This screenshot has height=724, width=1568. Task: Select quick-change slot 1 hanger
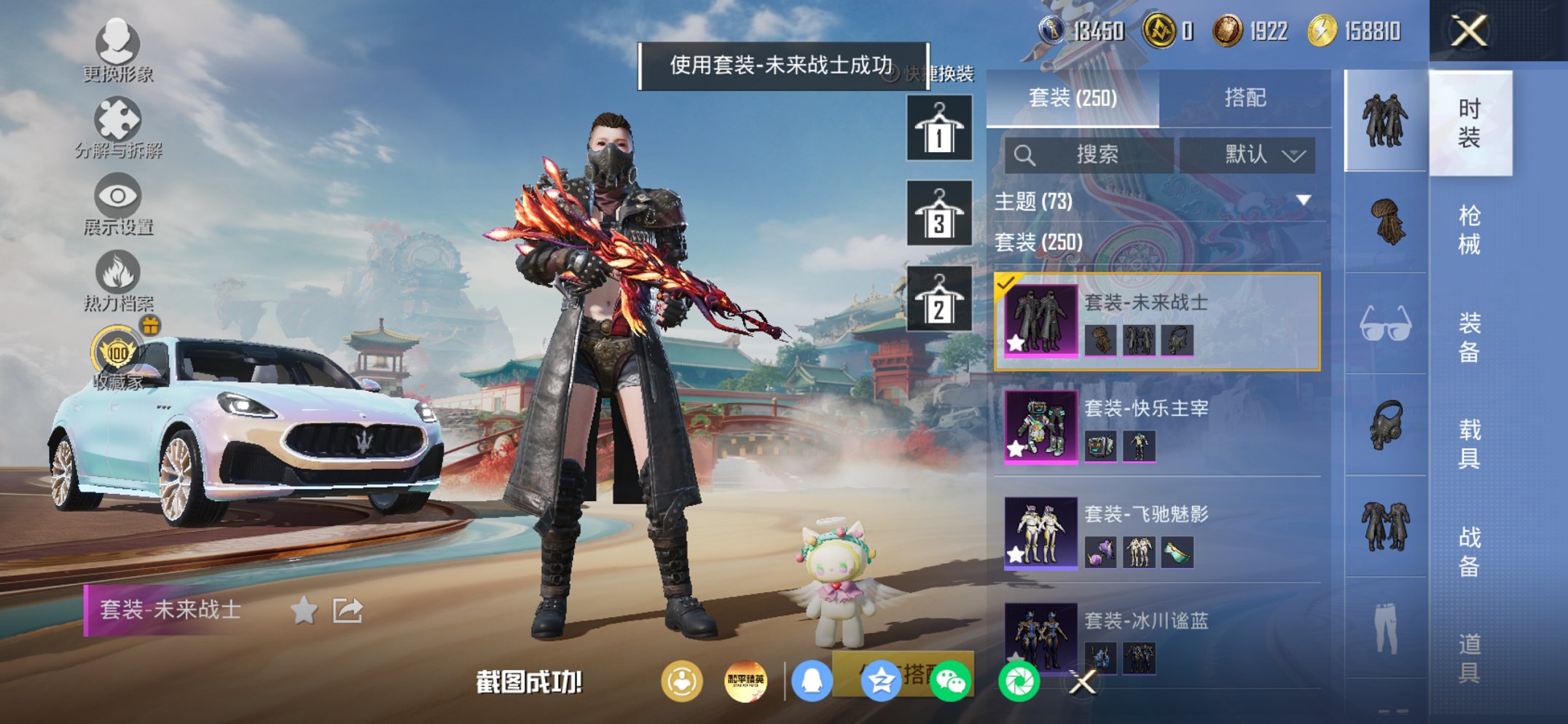(x=939, y=131)
